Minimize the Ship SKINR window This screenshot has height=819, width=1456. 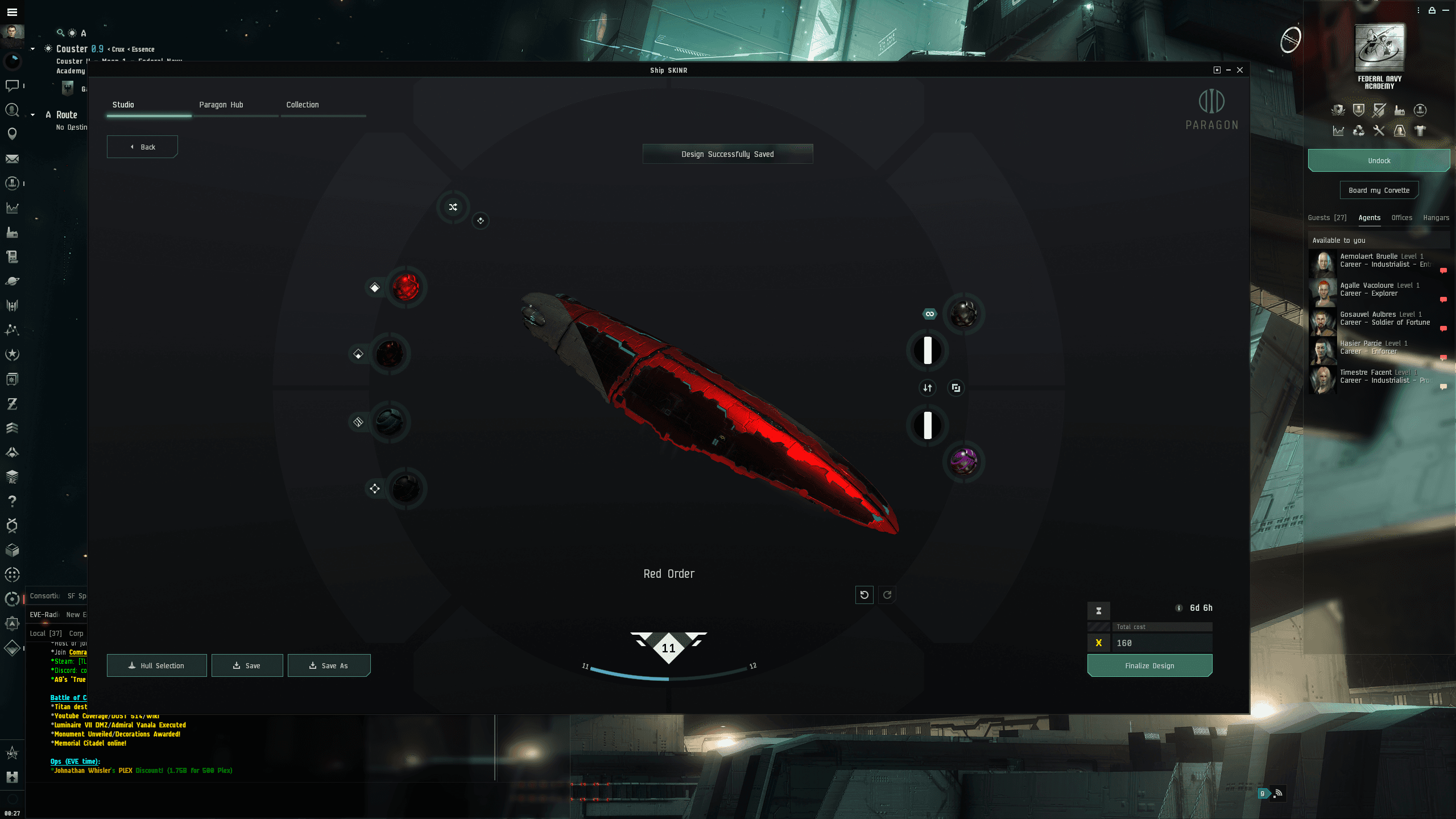point(1228,70)
